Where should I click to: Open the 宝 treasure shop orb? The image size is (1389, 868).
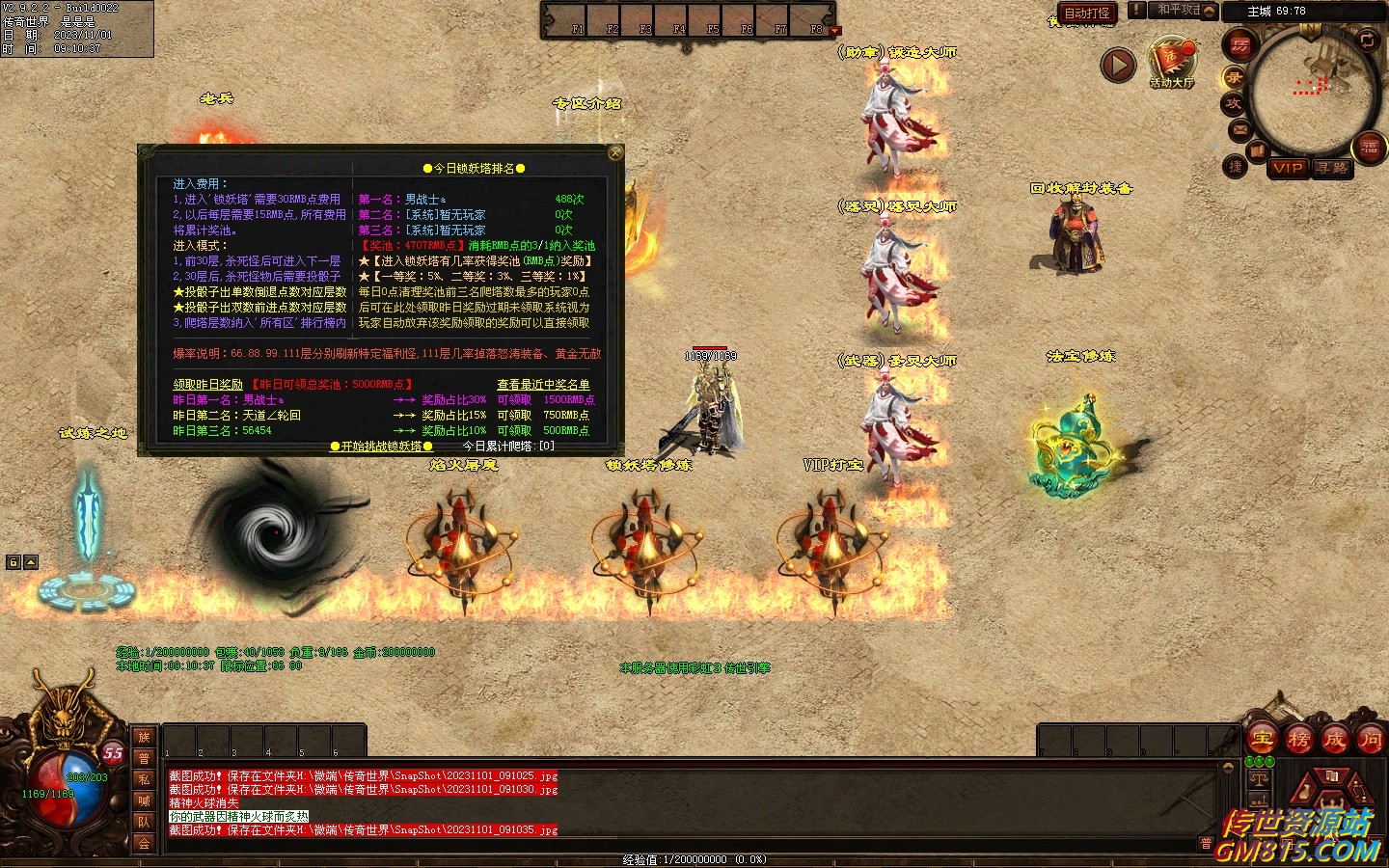1263,741
